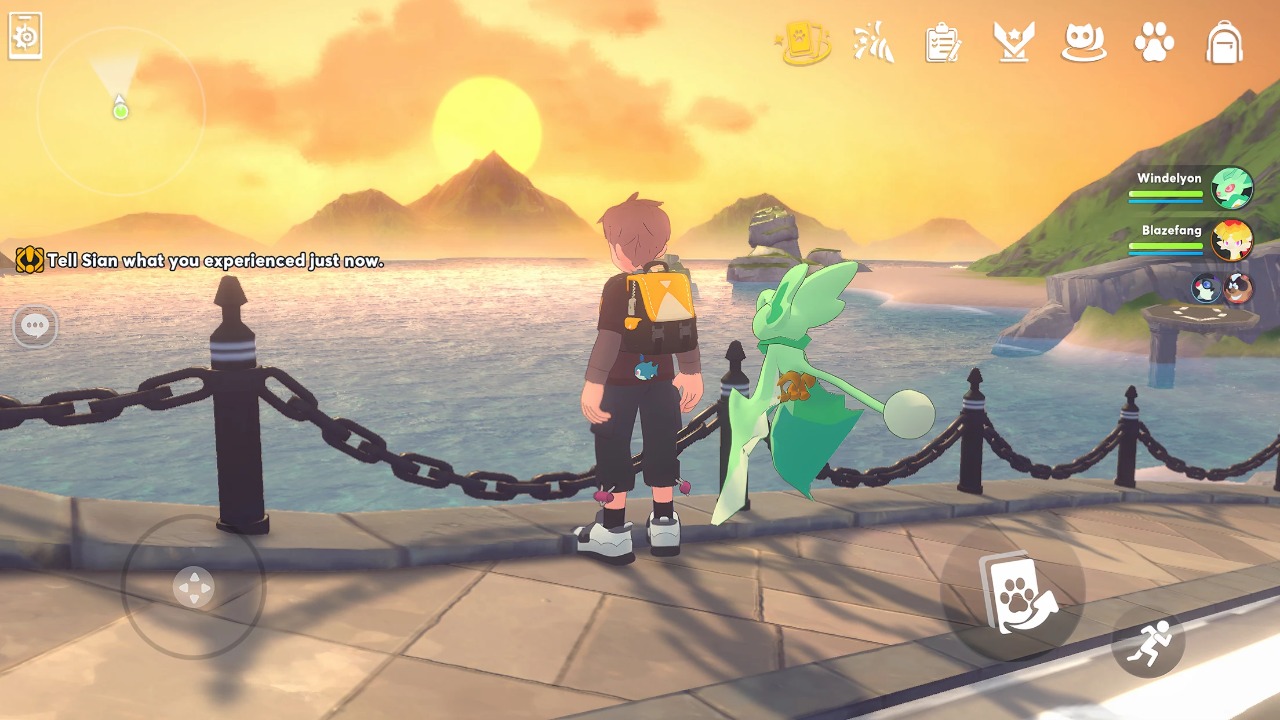1280x720 pixels.
Task: Tap the paw card swap button
Action: 1013,592
